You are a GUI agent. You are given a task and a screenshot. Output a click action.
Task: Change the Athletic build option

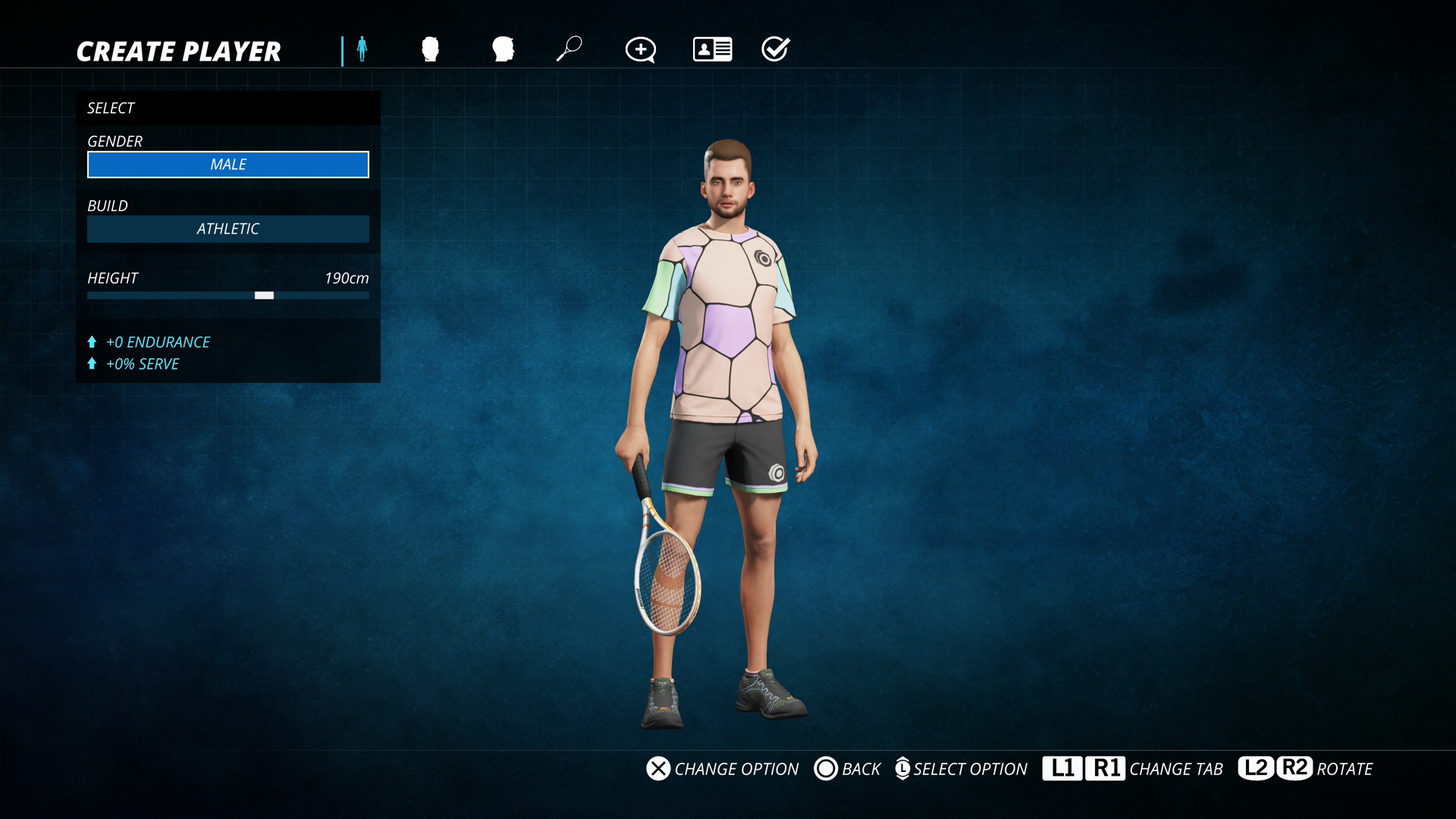[x=227, y=229]
